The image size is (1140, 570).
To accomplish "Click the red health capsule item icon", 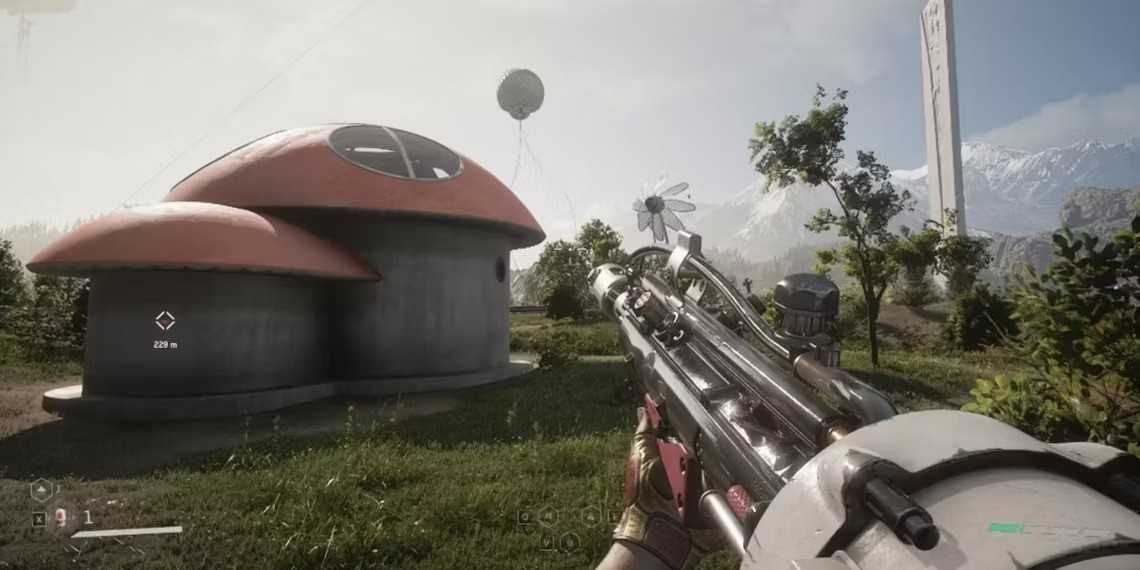I will tap(61, 517).
